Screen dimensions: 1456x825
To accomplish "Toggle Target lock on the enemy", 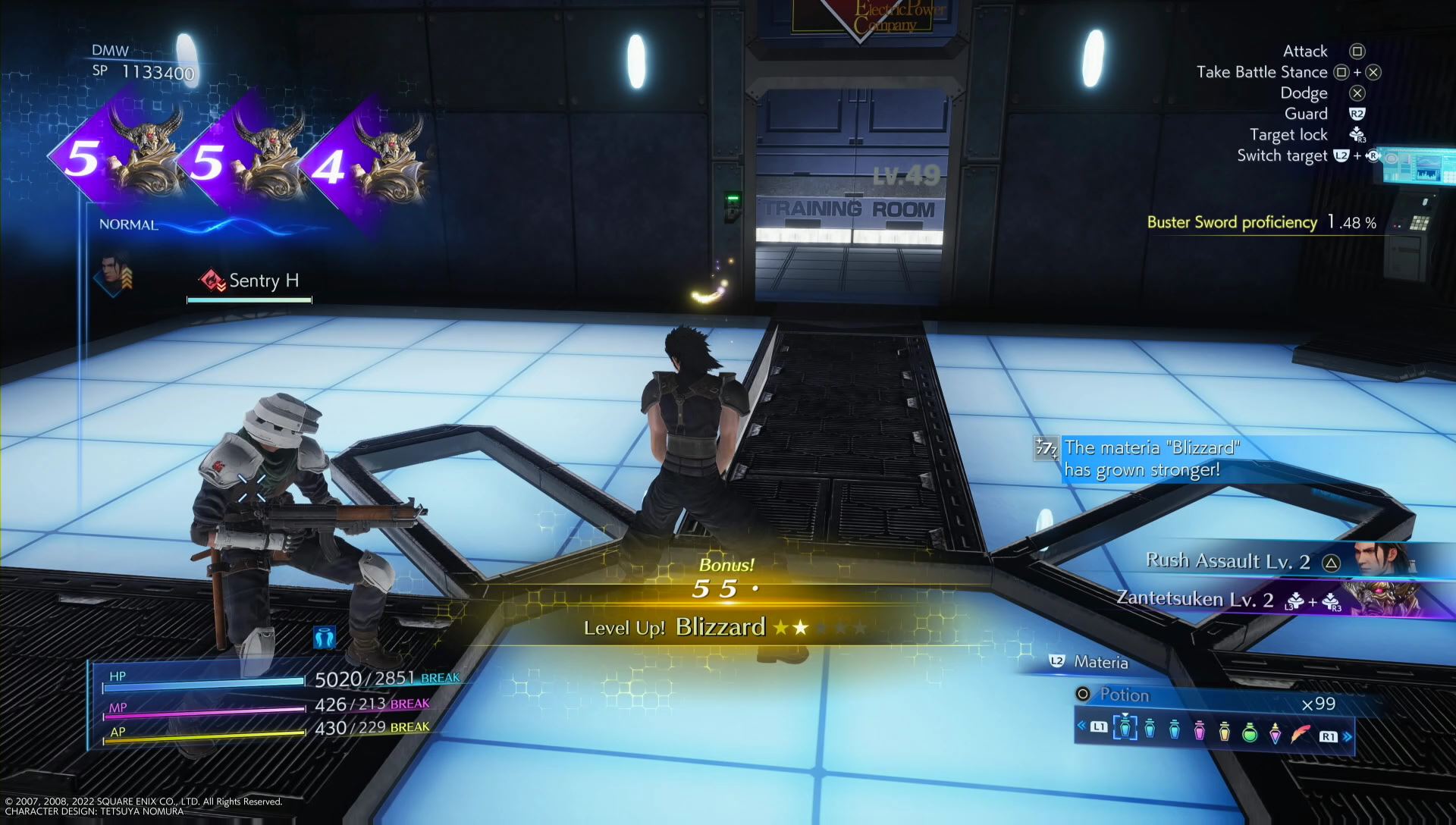I will (1289, 134).
